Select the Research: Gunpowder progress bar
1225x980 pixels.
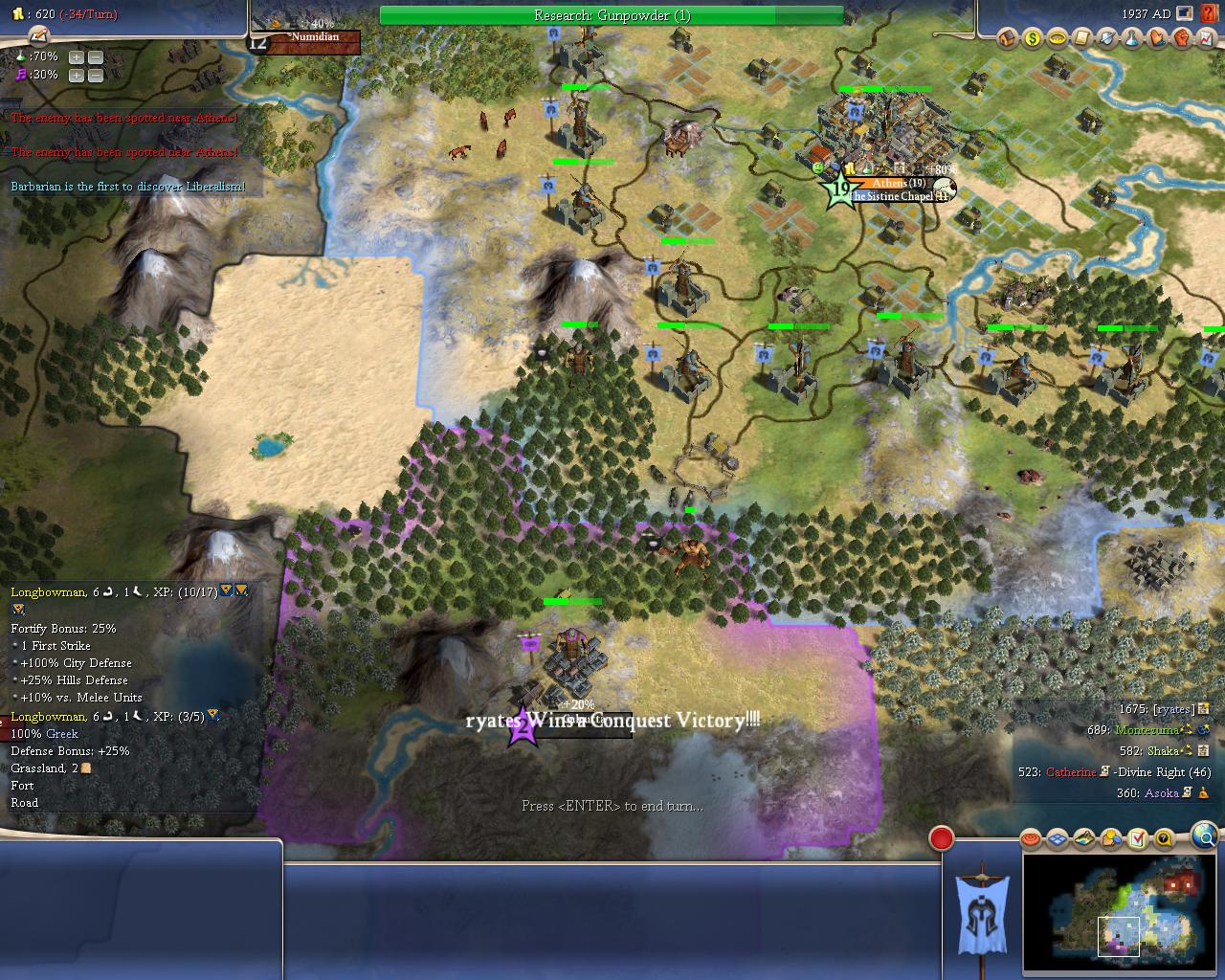click(x=612, y=15)
